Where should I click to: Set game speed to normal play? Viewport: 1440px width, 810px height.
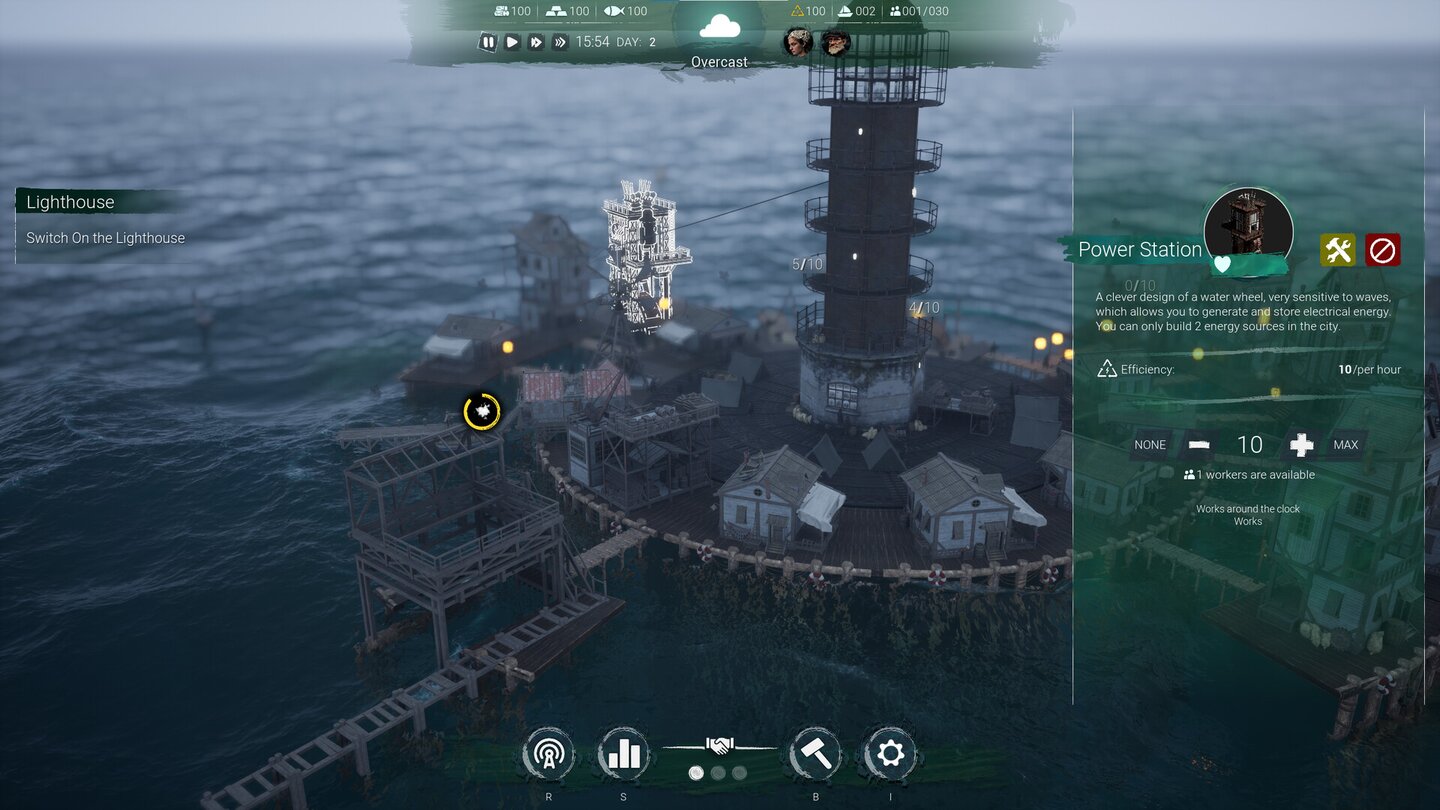pyautogui.click(x=512, y=42)
